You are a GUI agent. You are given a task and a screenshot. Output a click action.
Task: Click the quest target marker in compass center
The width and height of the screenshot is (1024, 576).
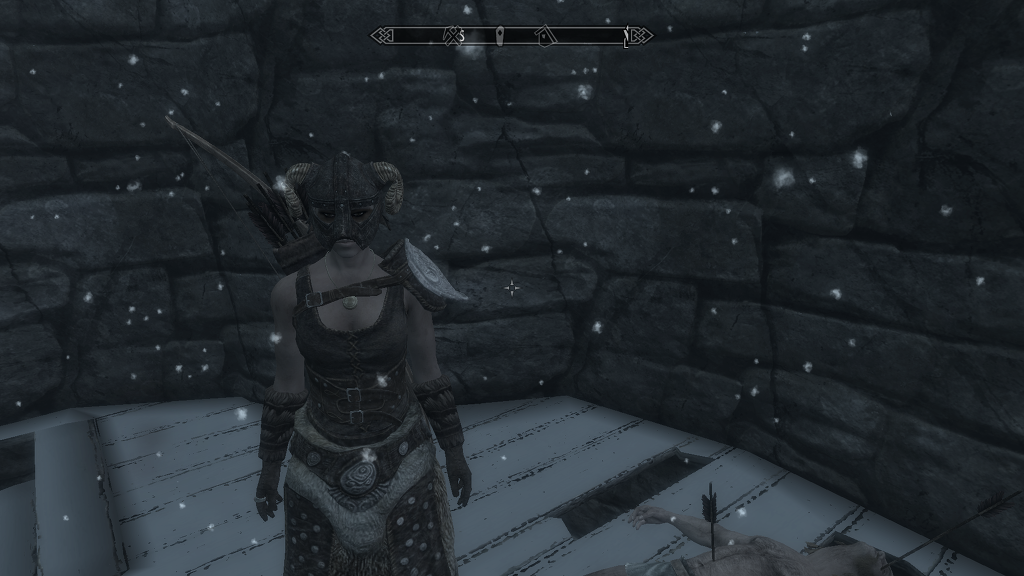click(499, 36)
